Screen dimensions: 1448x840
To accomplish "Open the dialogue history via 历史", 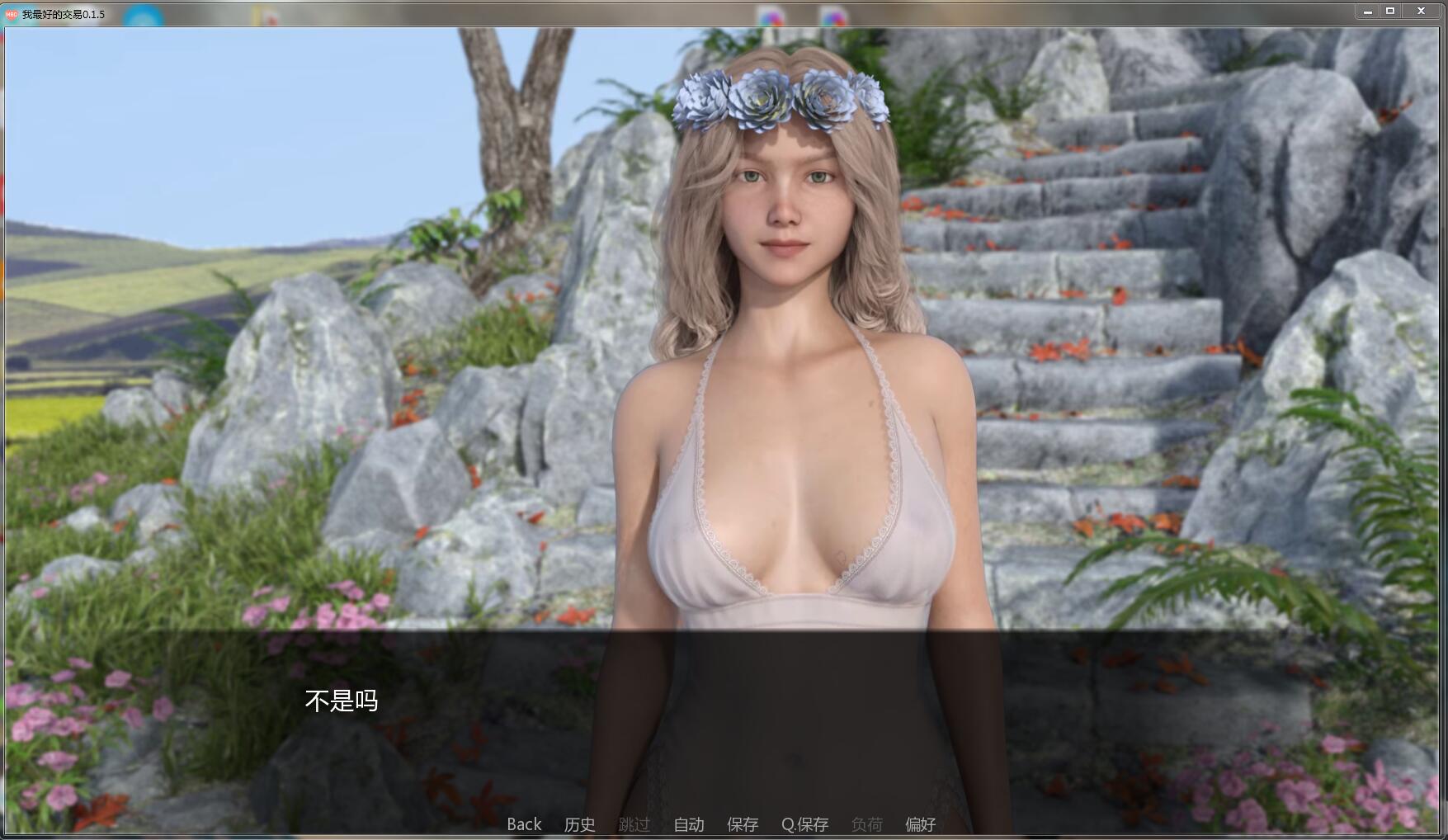I will 579,823.
